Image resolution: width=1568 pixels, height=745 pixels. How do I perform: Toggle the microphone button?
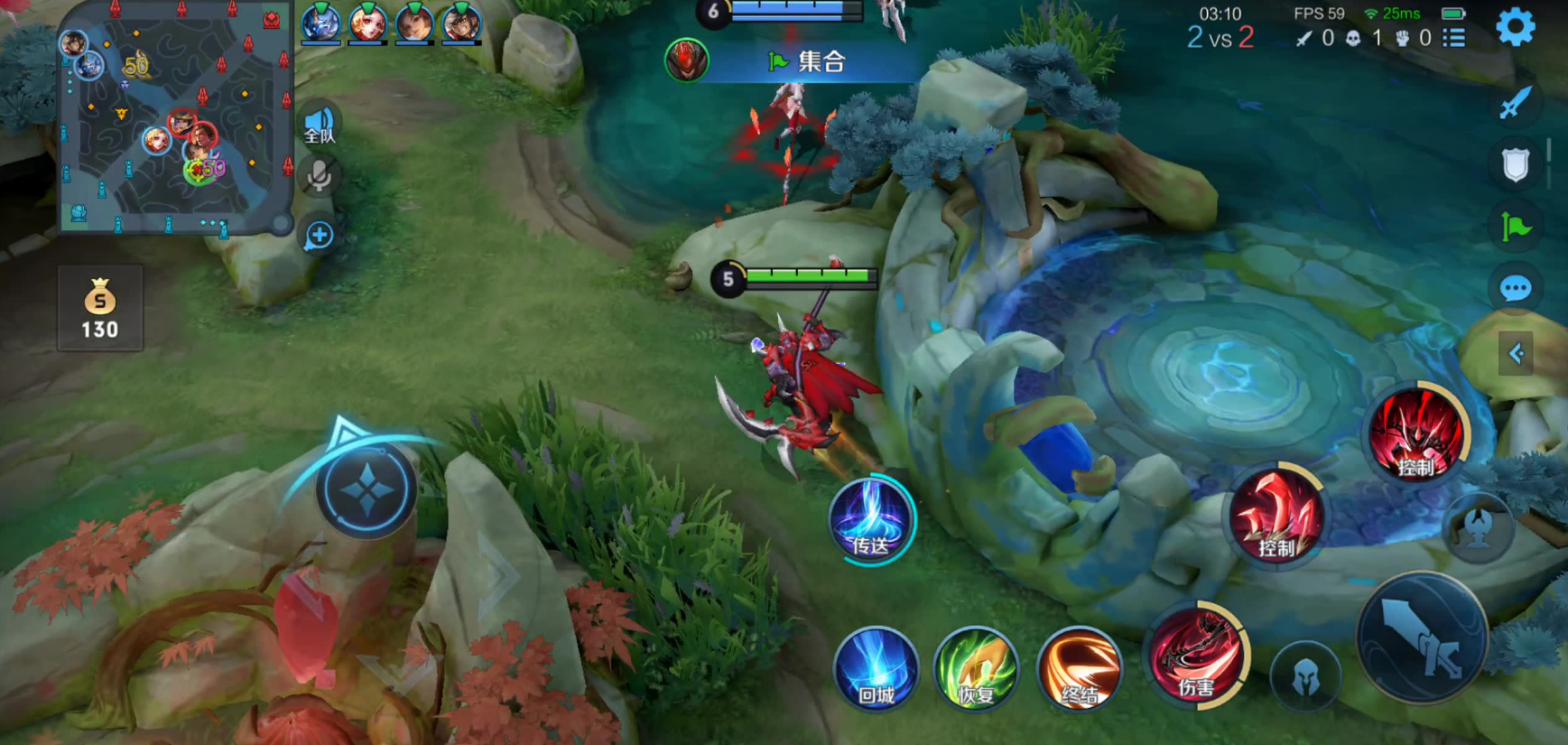click(319, 176)
